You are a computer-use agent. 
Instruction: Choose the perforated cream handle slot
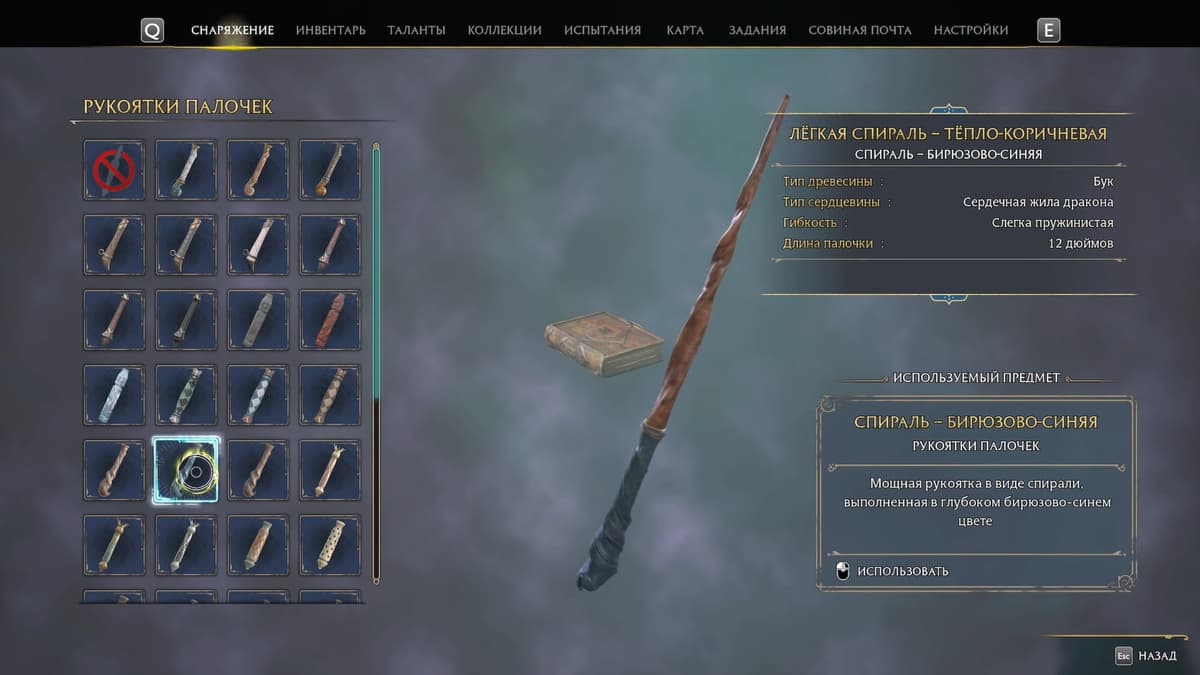330,545
